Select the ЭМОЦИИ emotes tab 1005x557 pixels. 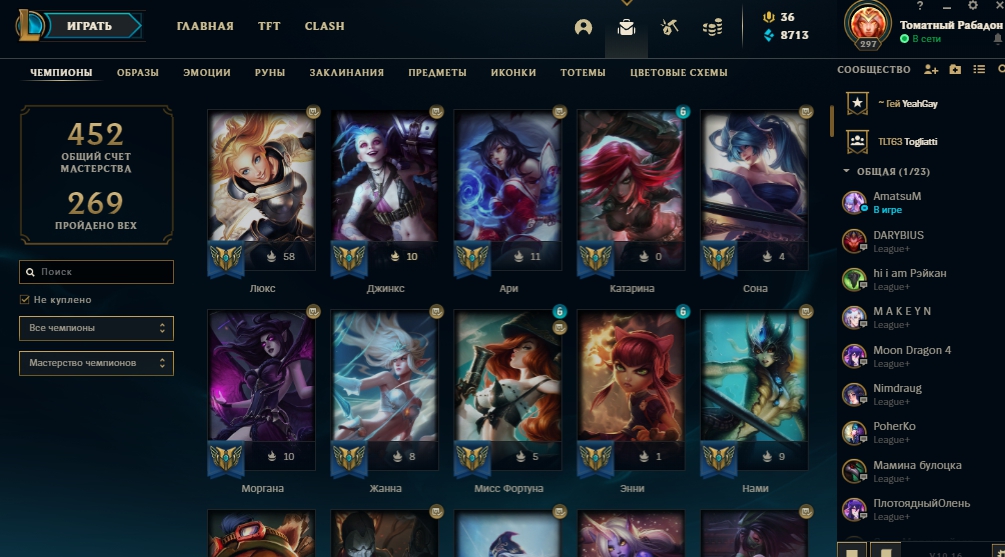click(x=207, y=73)
